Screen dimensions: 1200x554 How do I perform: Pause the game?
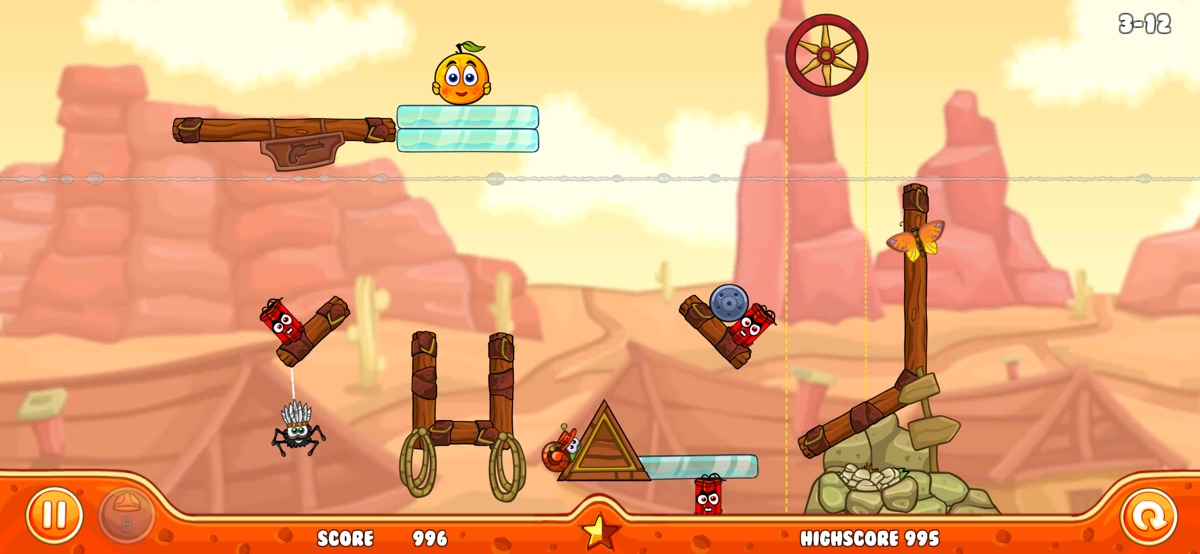tap(54, 516)
